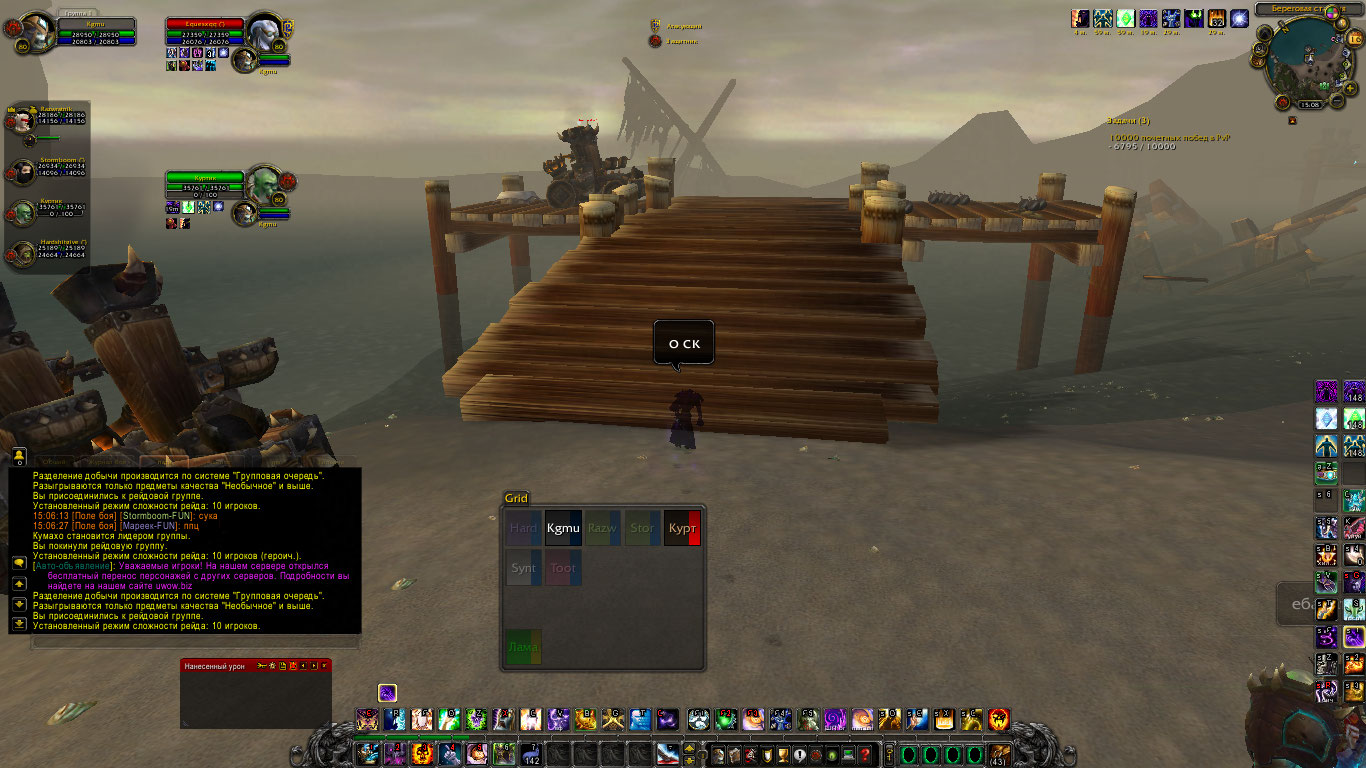Page the action bar up with arrow
Screen dimensions: 1366x768
coord(689,747)
